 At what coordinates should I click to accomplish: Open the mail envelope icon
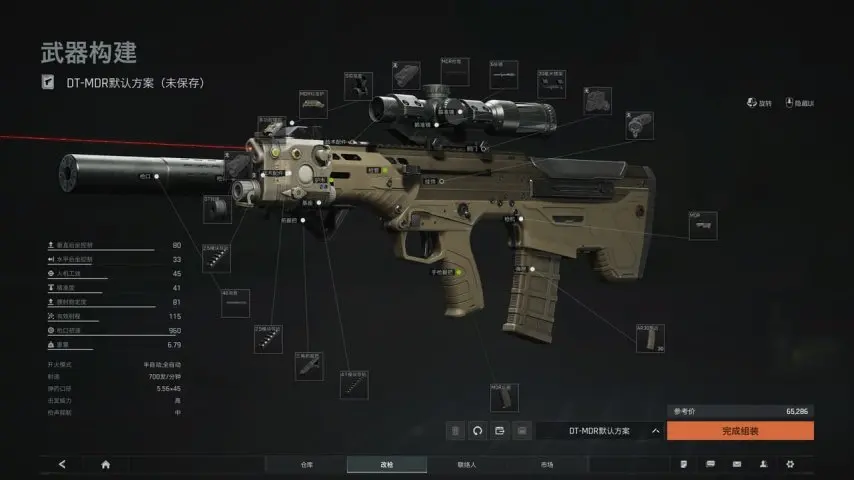coord(737,465)
